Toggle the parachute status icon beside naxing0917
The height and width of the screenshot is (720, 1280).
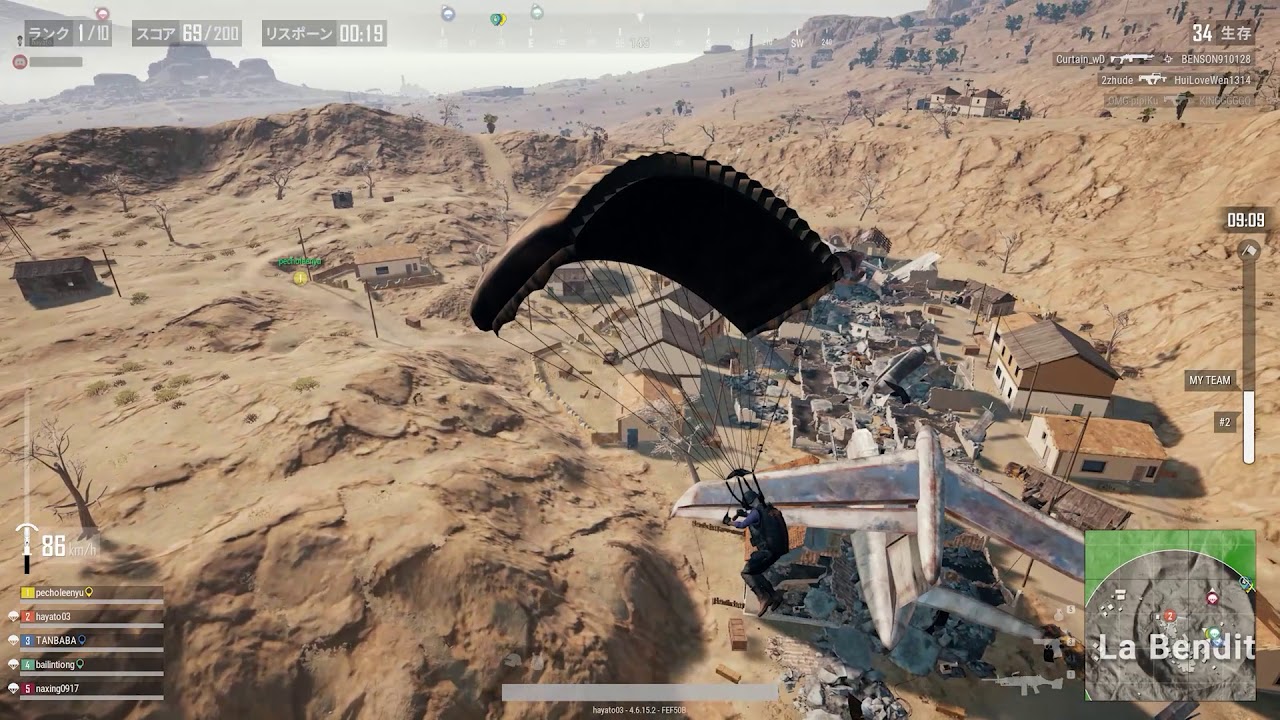(13, 687)
